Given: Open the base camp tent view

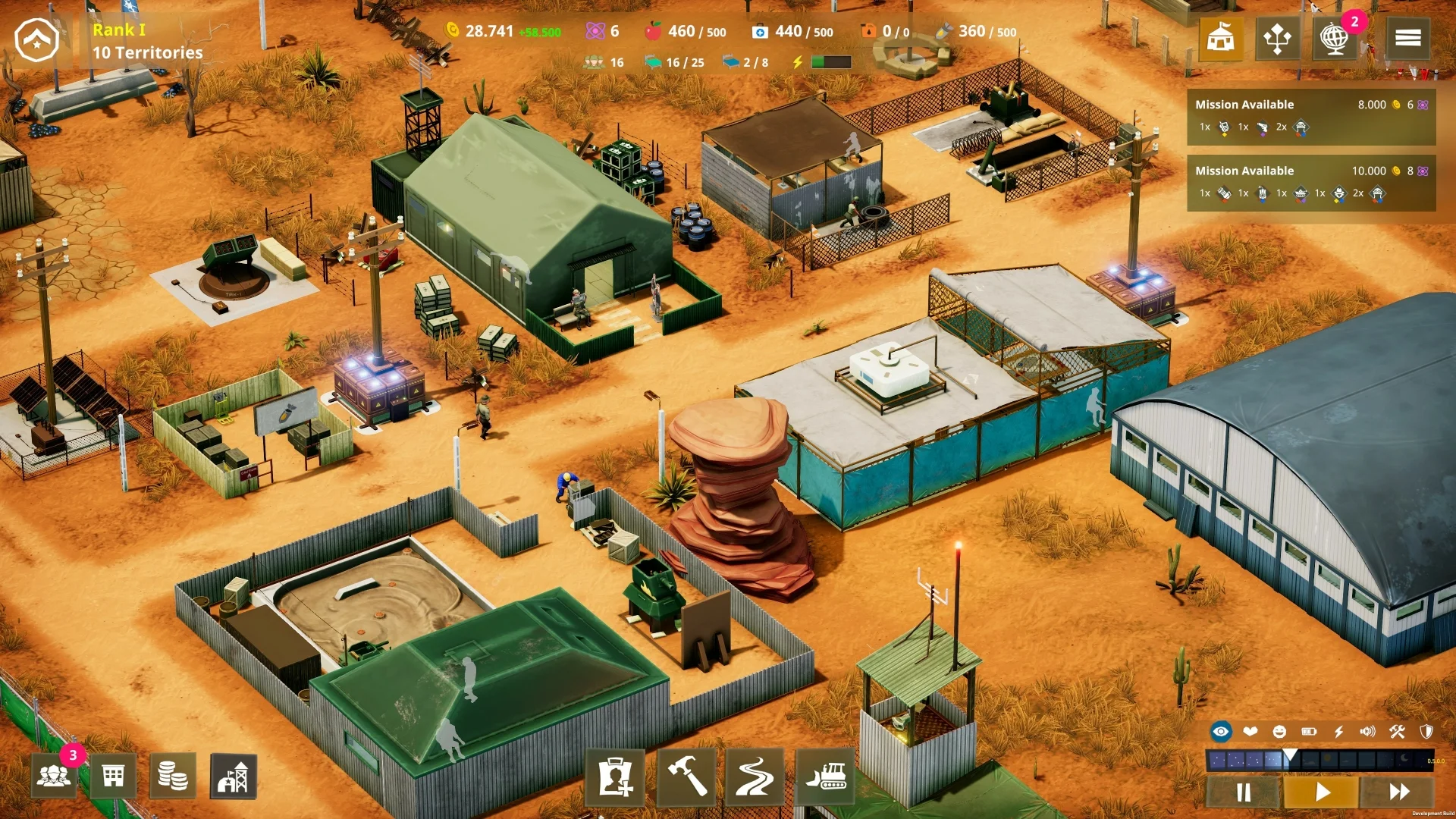Looking at the screenshot, I should (1220, 38).
